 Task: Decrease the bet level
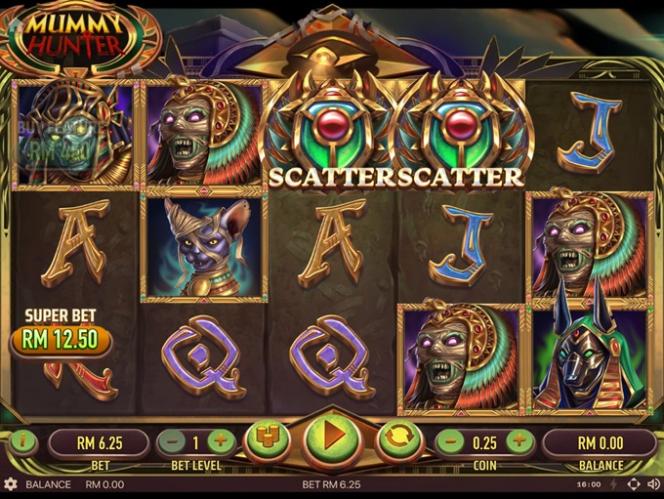pos(172,441)
